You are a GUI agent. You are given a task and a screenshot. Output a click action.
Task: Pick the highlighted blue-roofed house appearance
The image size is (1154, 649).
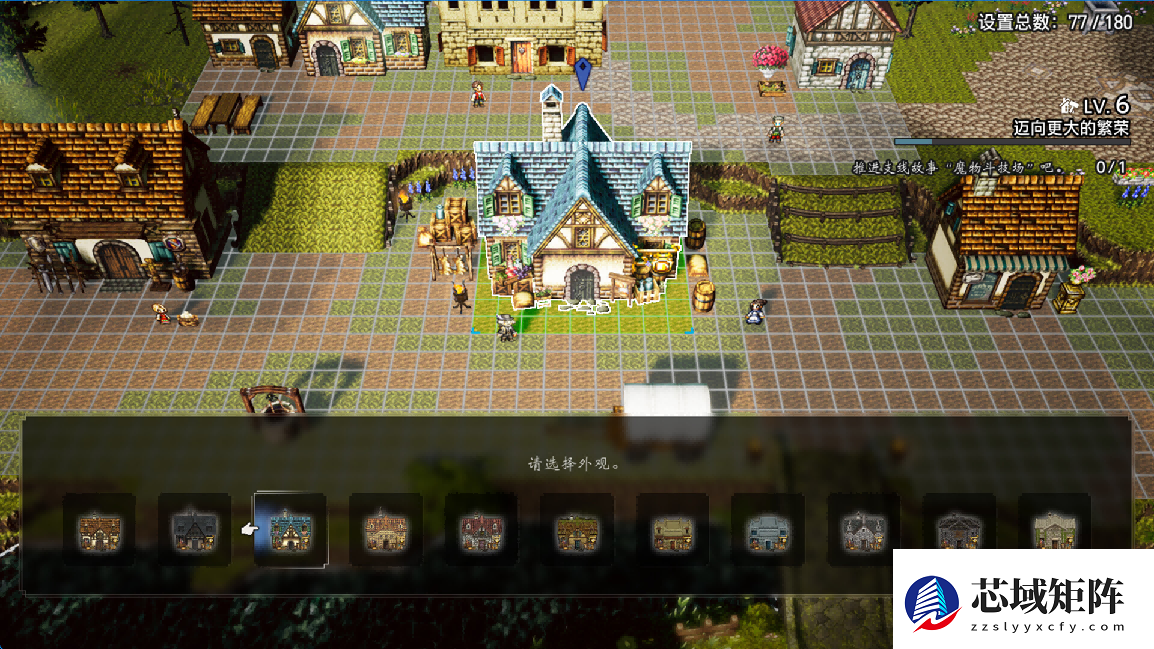(290, 530)
